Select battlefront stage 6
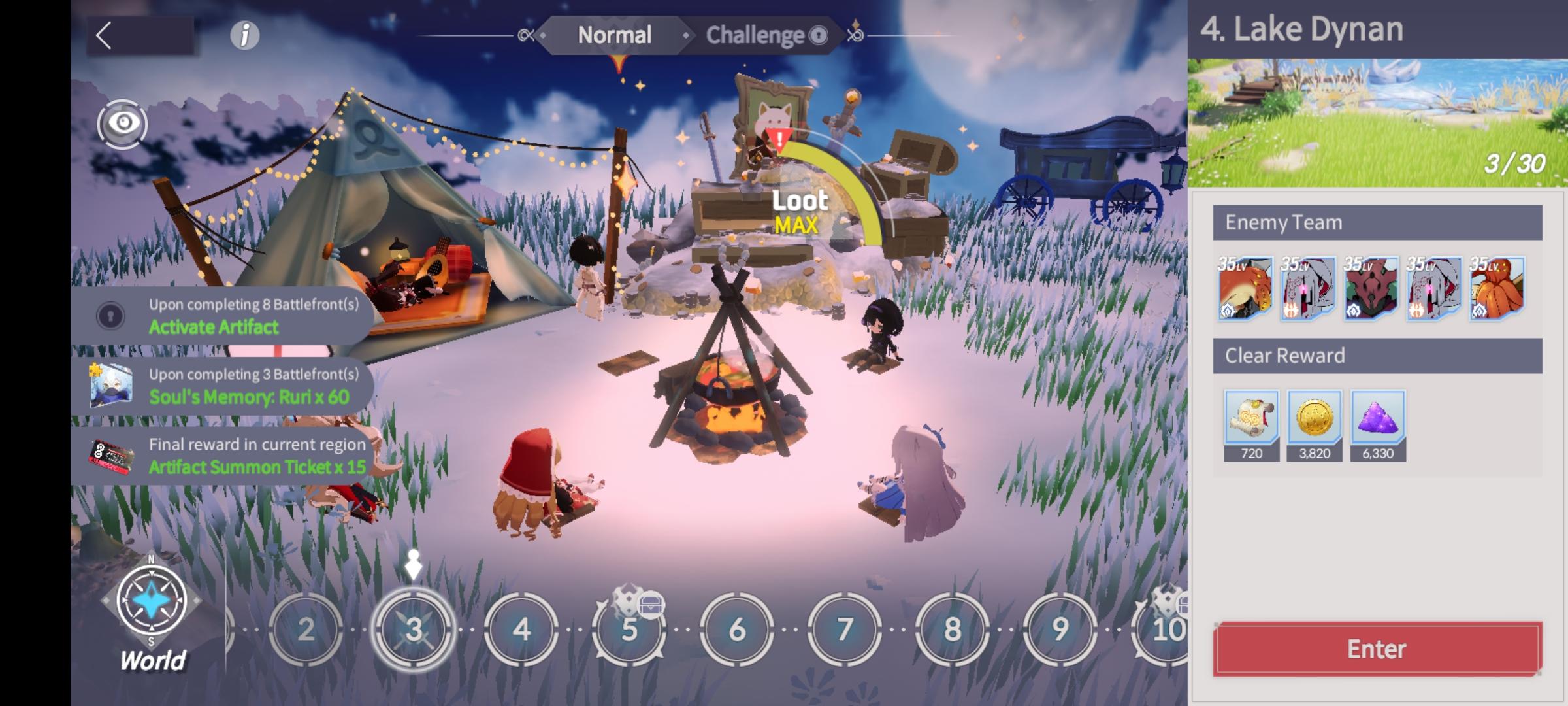The height and width of the screenshot is (706, 1568). click(736, 629)
